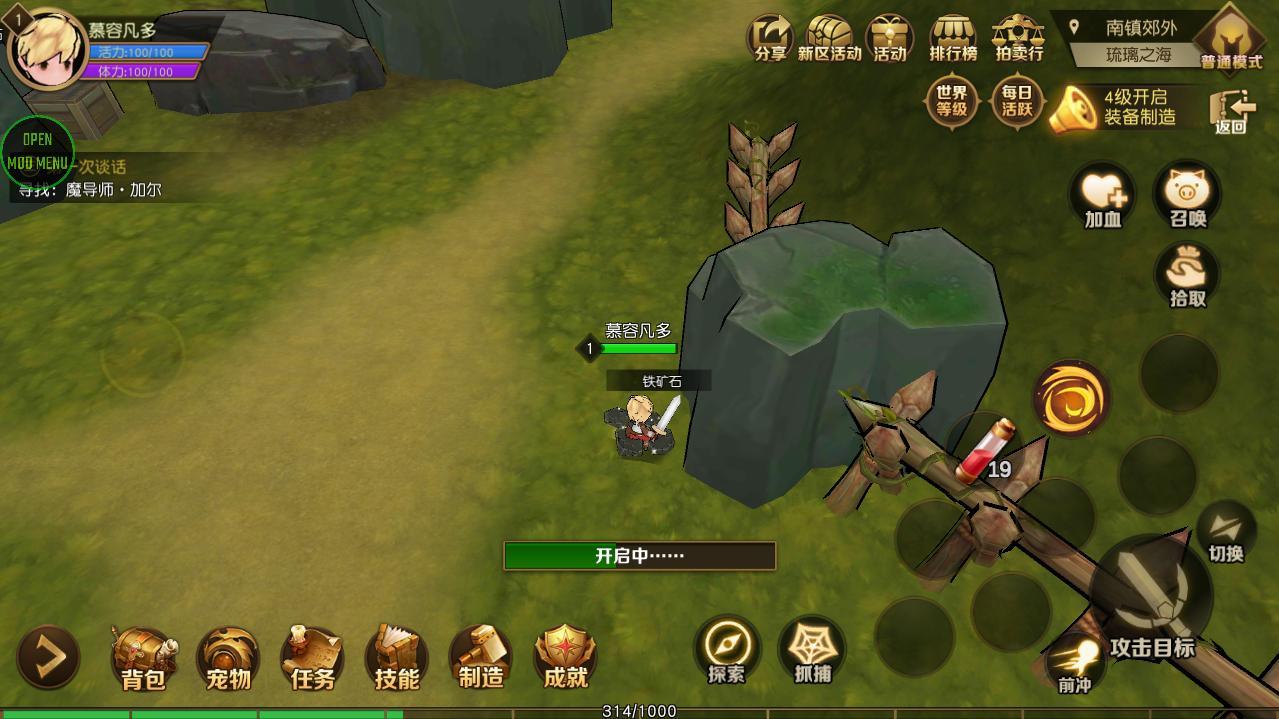Open the 制造 crafting menu
Image resolution: width=1279 pixels, height=719 pixels.
click(481, 657)
